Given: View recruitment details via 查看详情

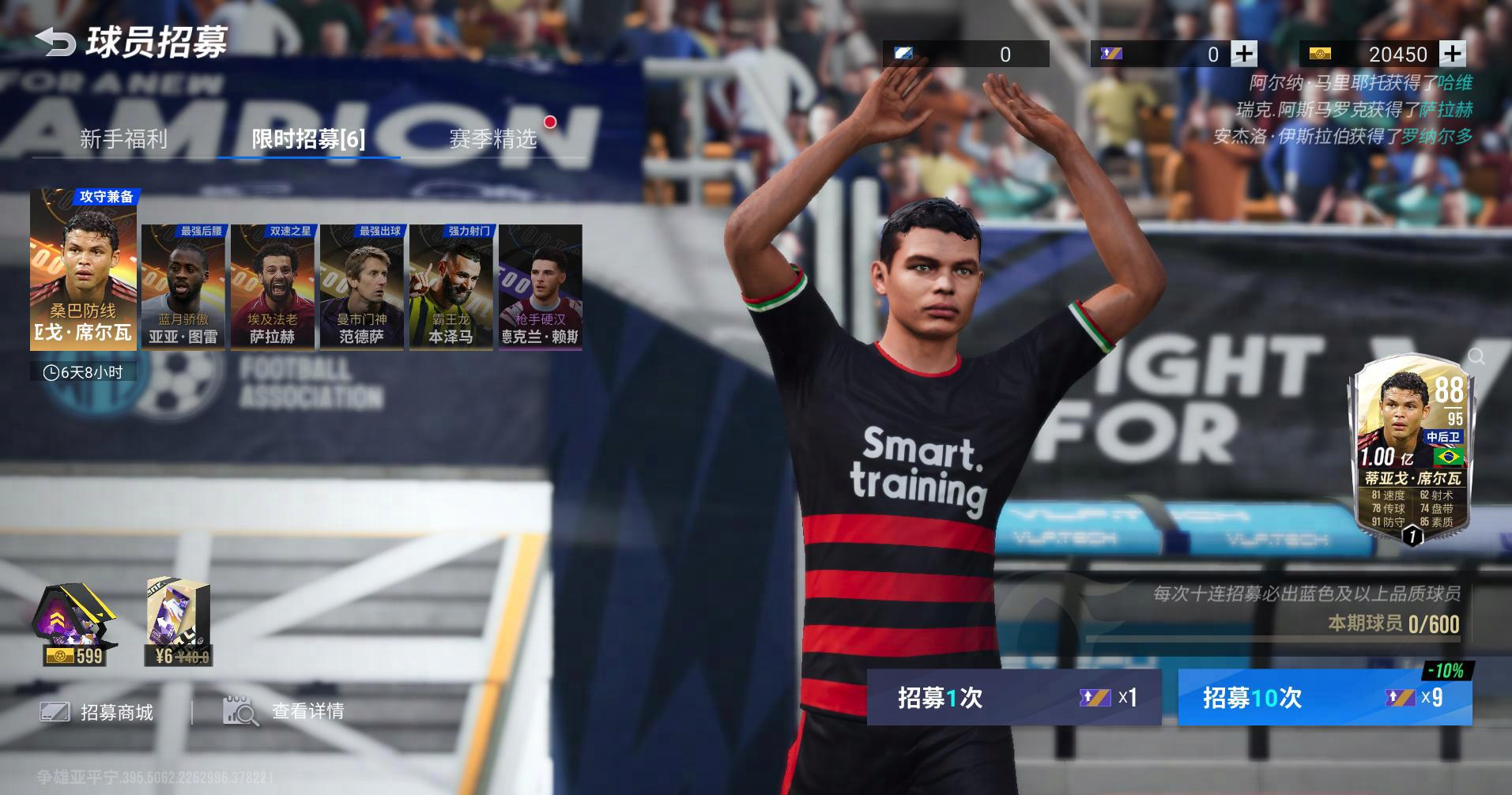Looking at the screenshot, I should pos(285,711).
